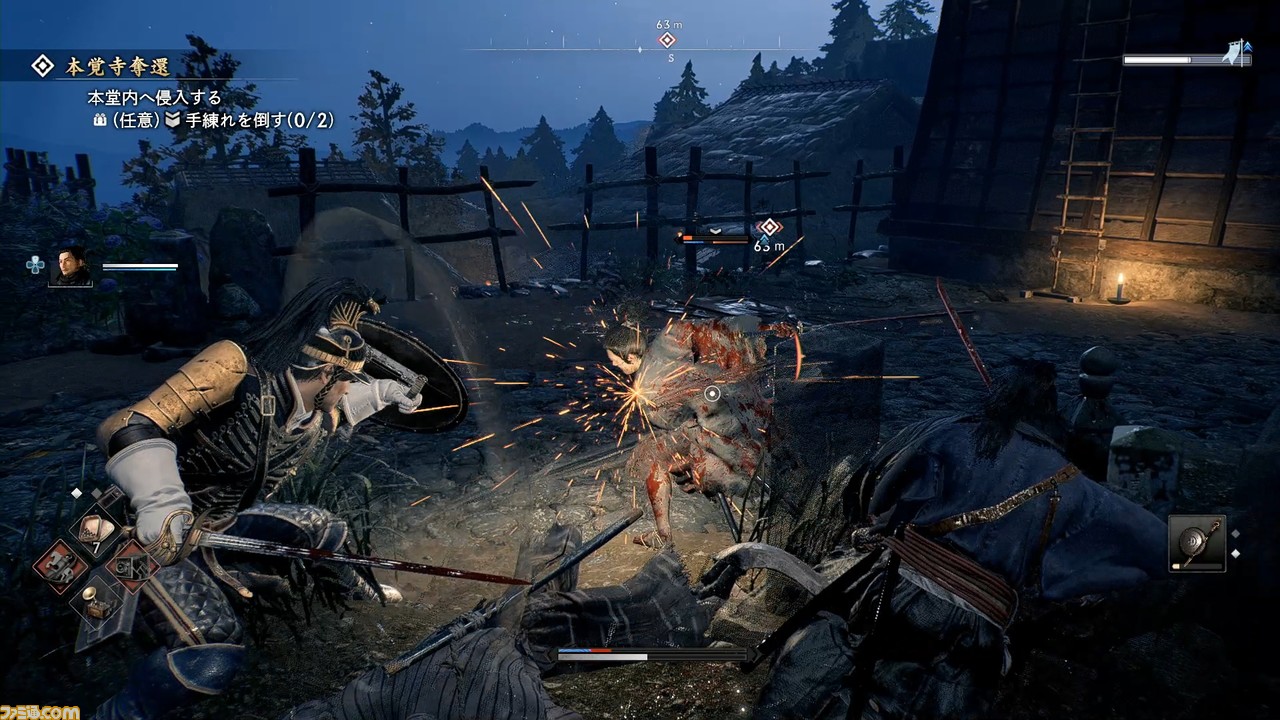This screenshot has width=1280, height=720.
Task: Select the firearm tool in the item wheel
Action: (133, 566)
